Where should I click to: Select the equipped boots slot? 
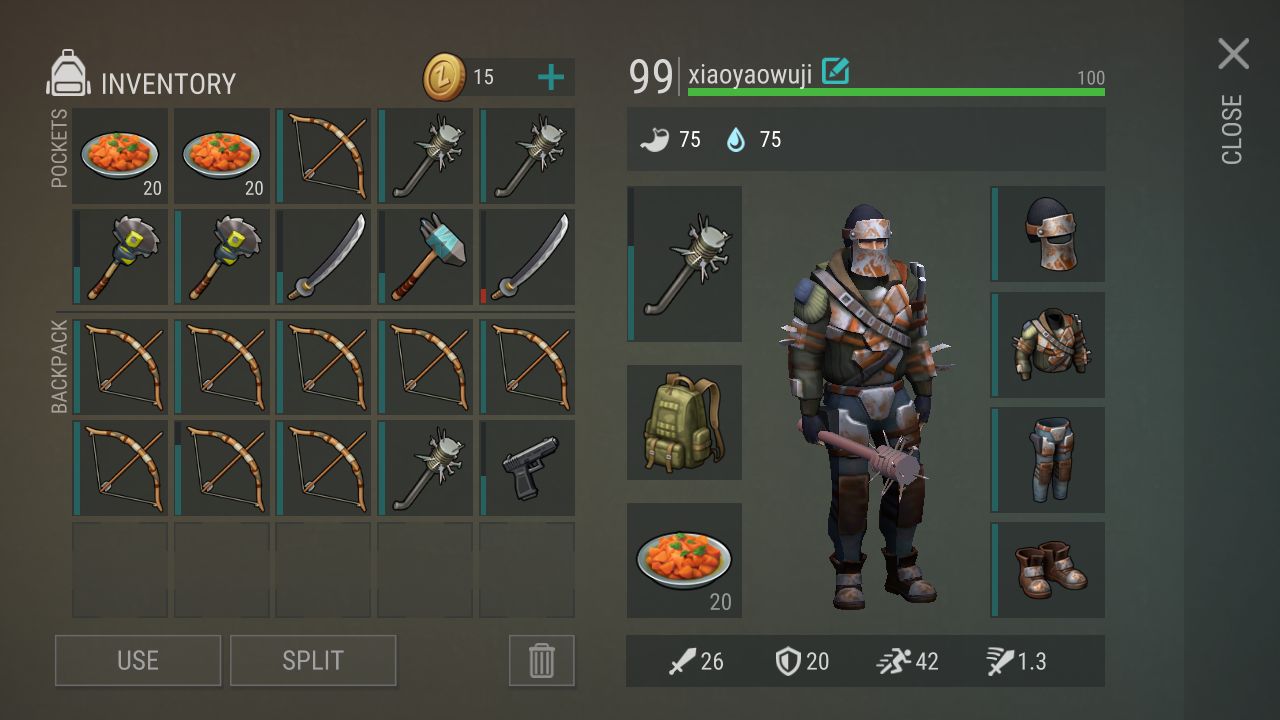click(x=1049, y=569)
